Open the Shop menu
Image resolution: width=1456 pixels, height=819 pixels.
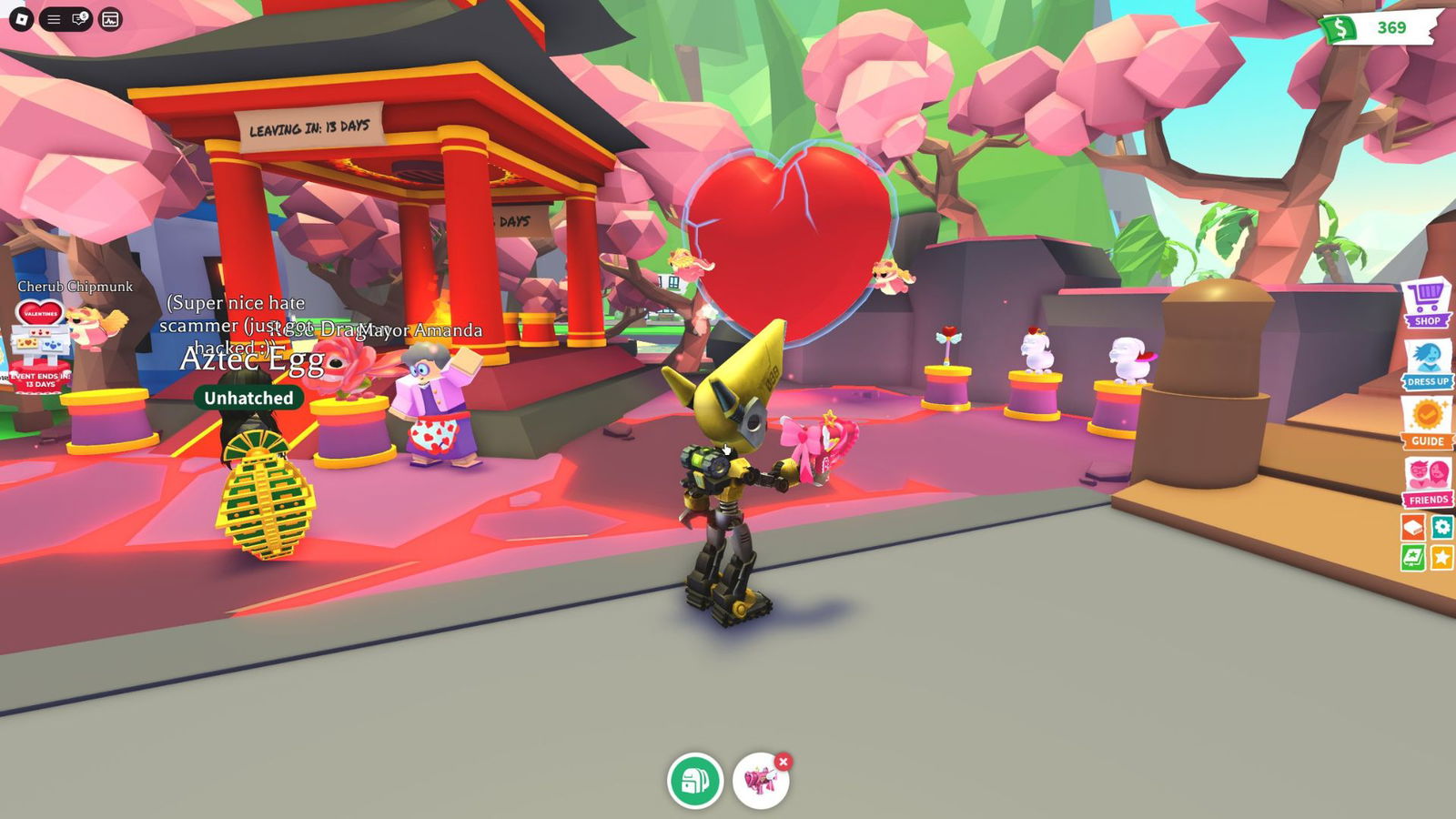(x=1427, y=304)
